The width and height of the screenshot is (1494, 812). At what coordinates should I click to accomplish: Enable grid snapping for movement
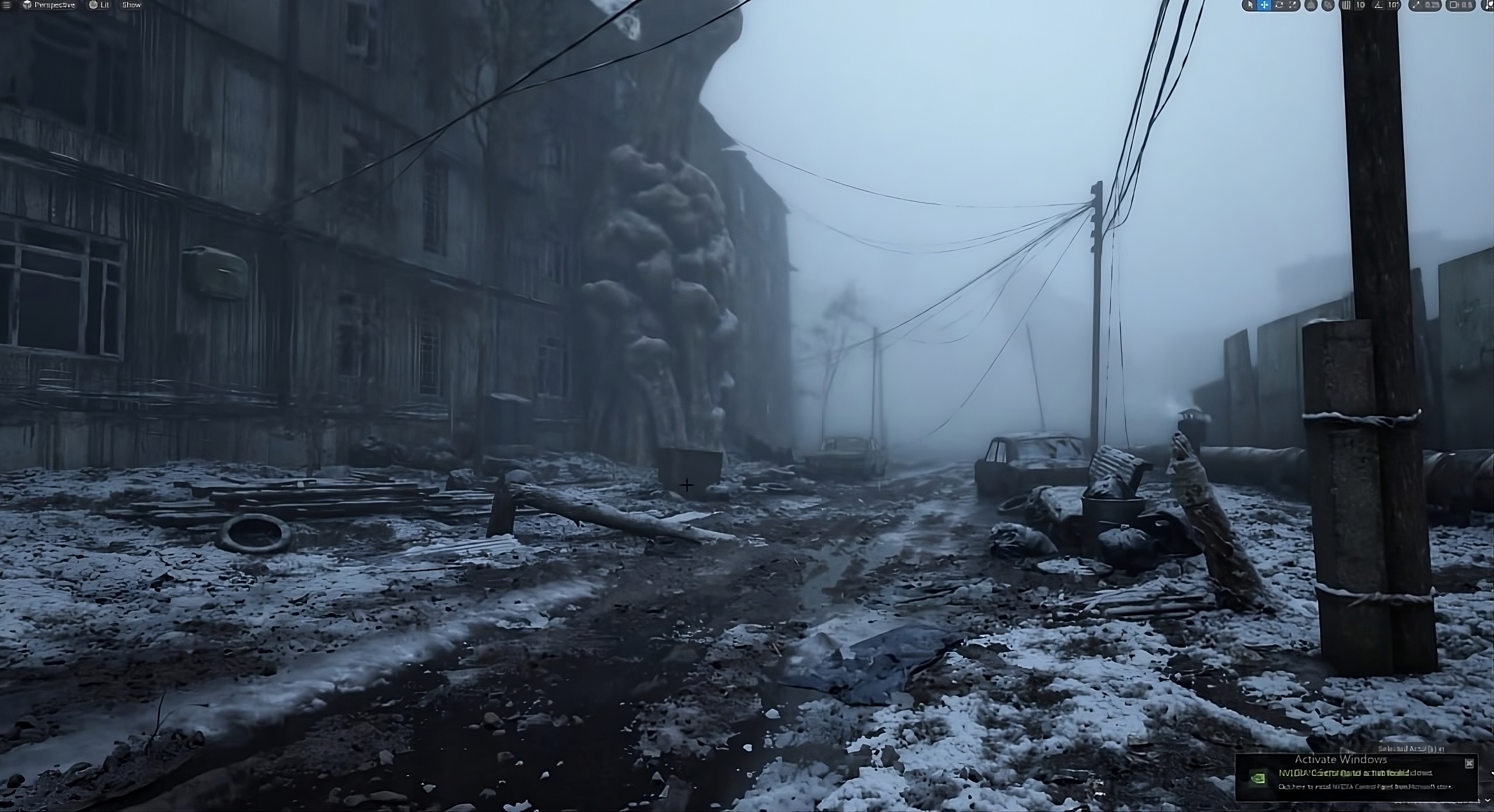pos(1346,5)
